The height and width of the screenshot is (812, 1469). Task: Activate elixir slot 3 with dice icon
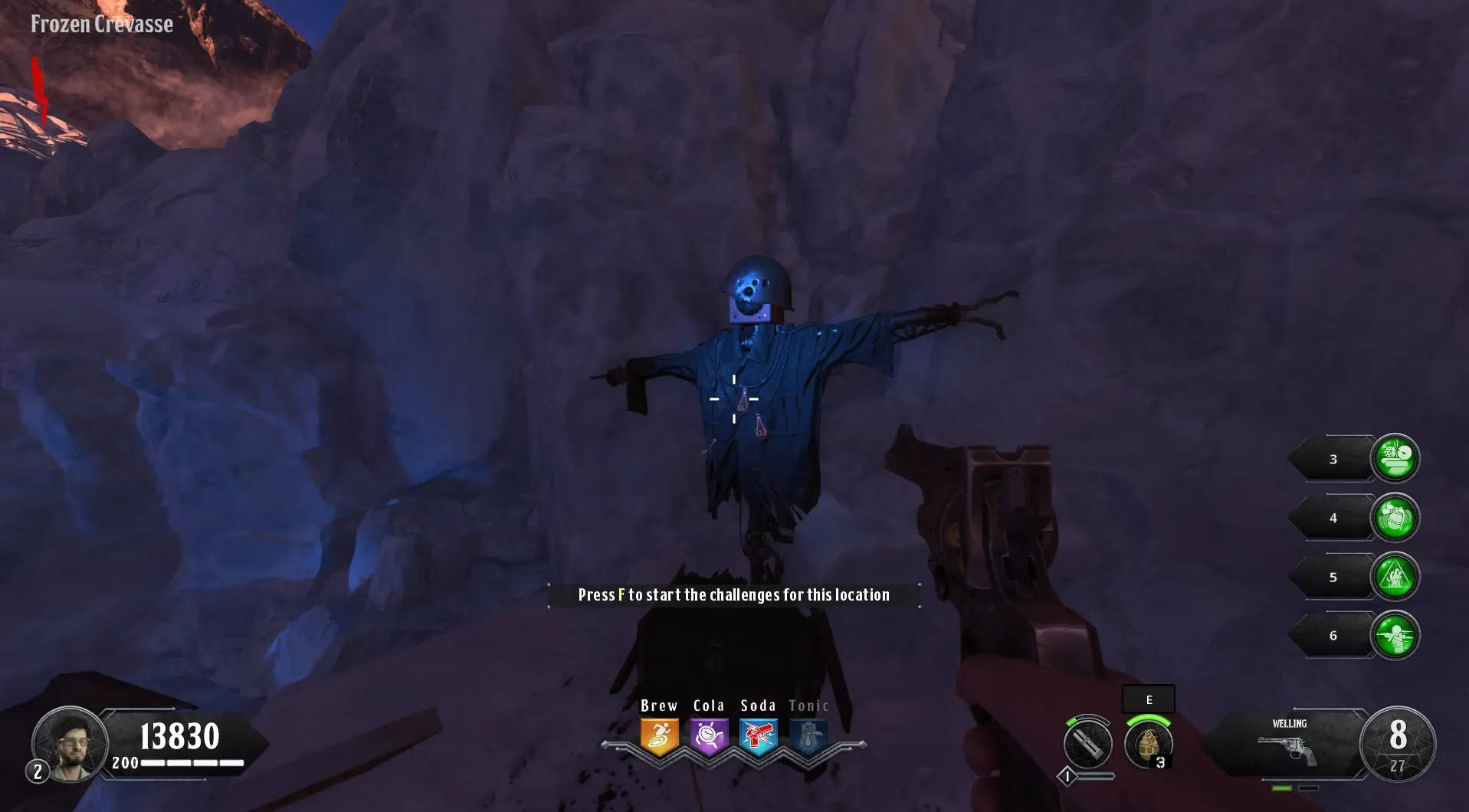tap(1395, 459)
